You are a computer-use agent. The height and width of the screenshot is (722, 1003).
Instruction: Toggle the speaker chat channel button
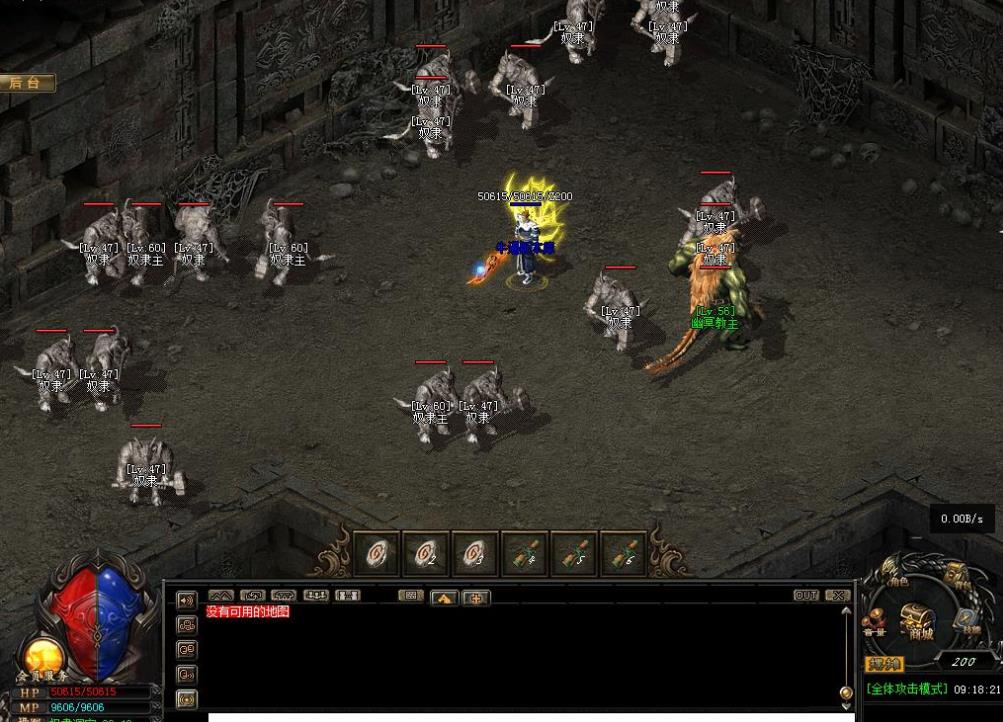[x=186, y=600]
